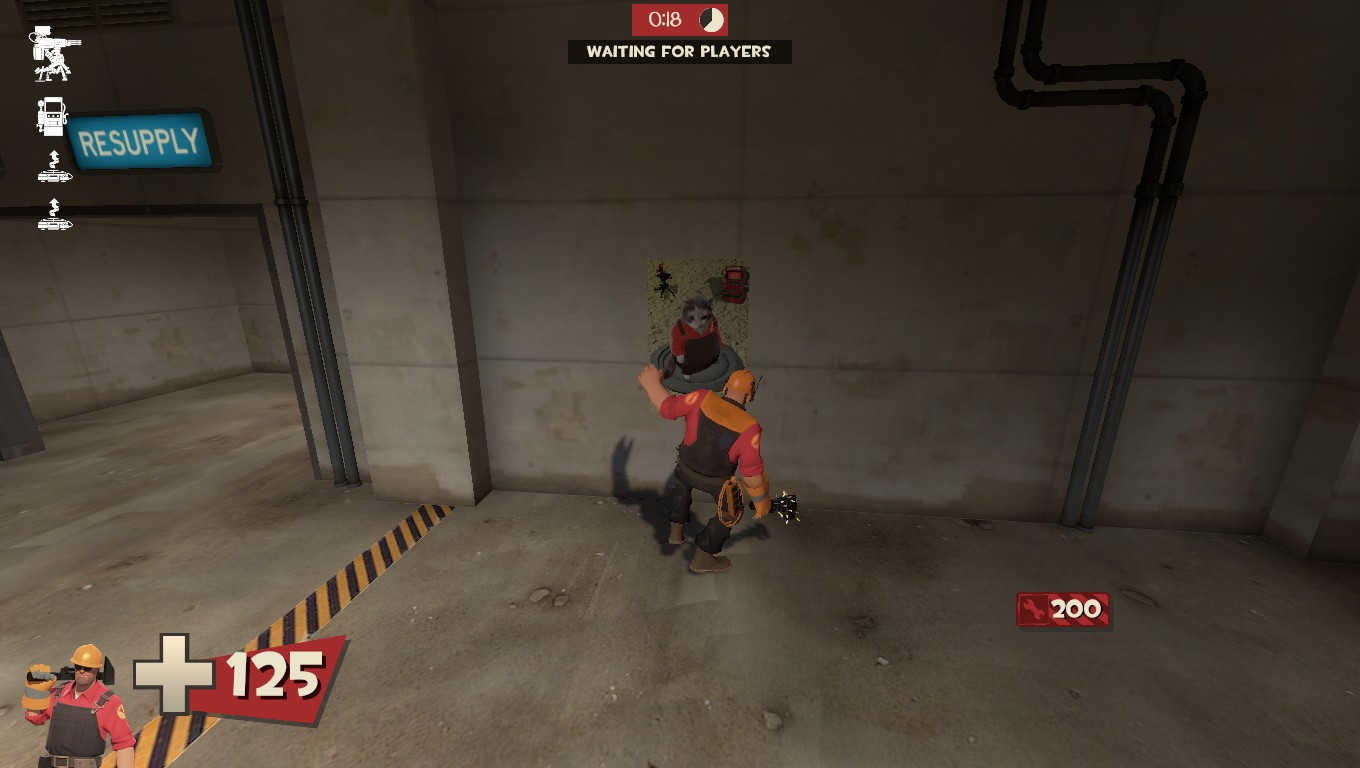Select the Waiting For Players status label

point(680,53)
